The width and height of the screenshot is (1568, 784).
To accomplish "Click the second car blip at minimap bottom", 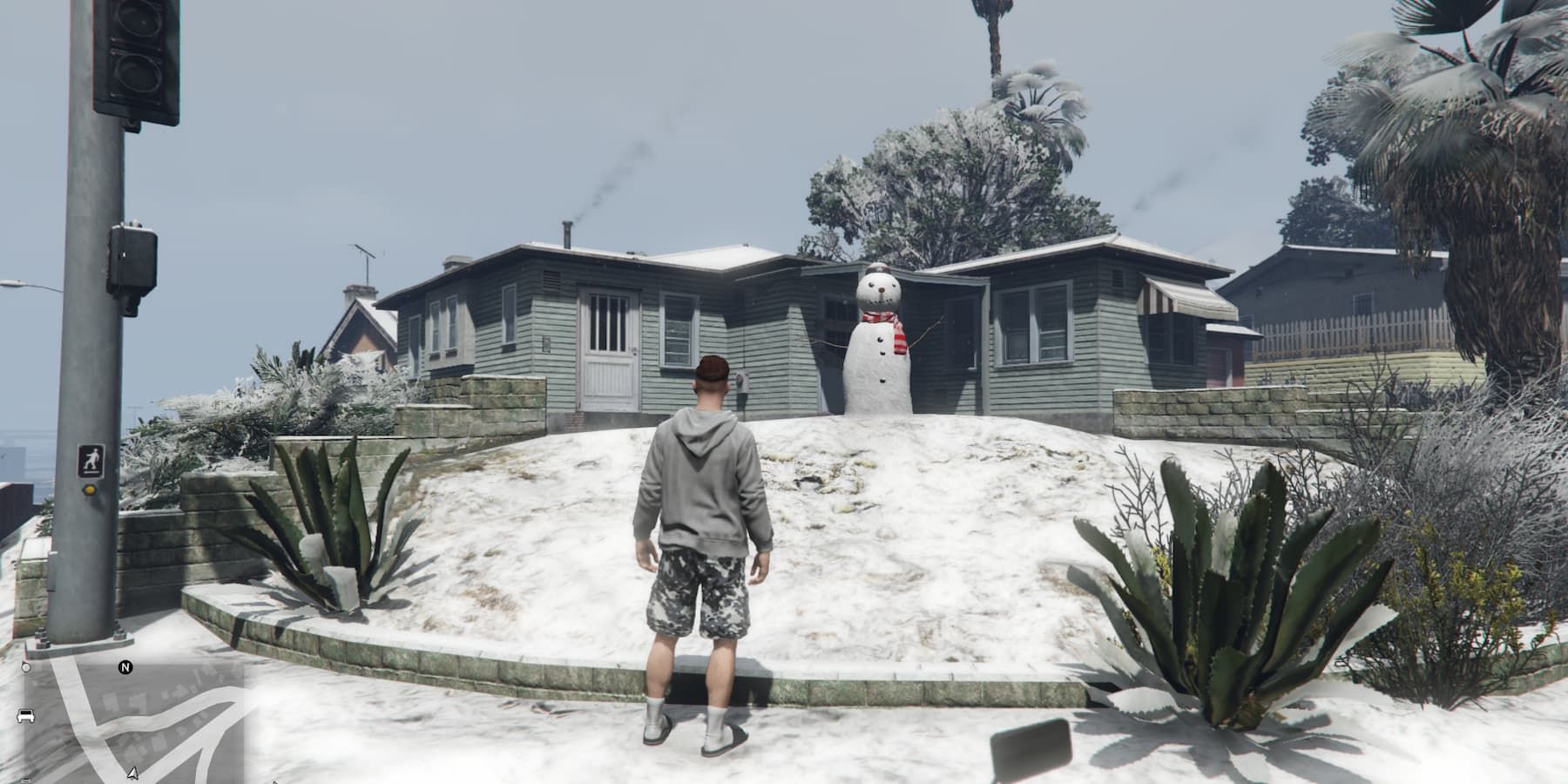I will click(x=26, y=779).
